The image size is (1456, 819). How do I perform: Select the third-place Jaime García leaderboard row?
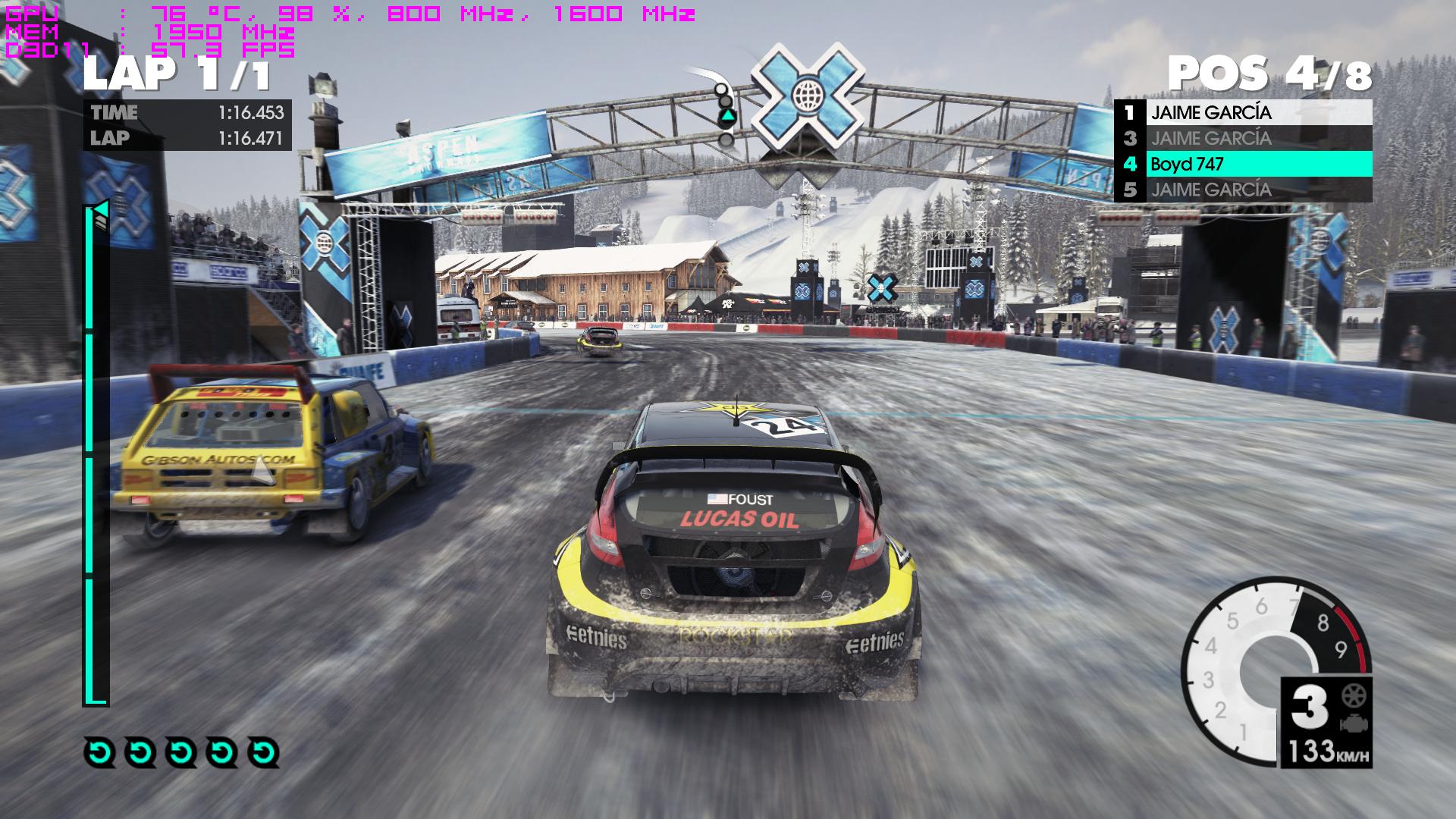pos(1244,139)
